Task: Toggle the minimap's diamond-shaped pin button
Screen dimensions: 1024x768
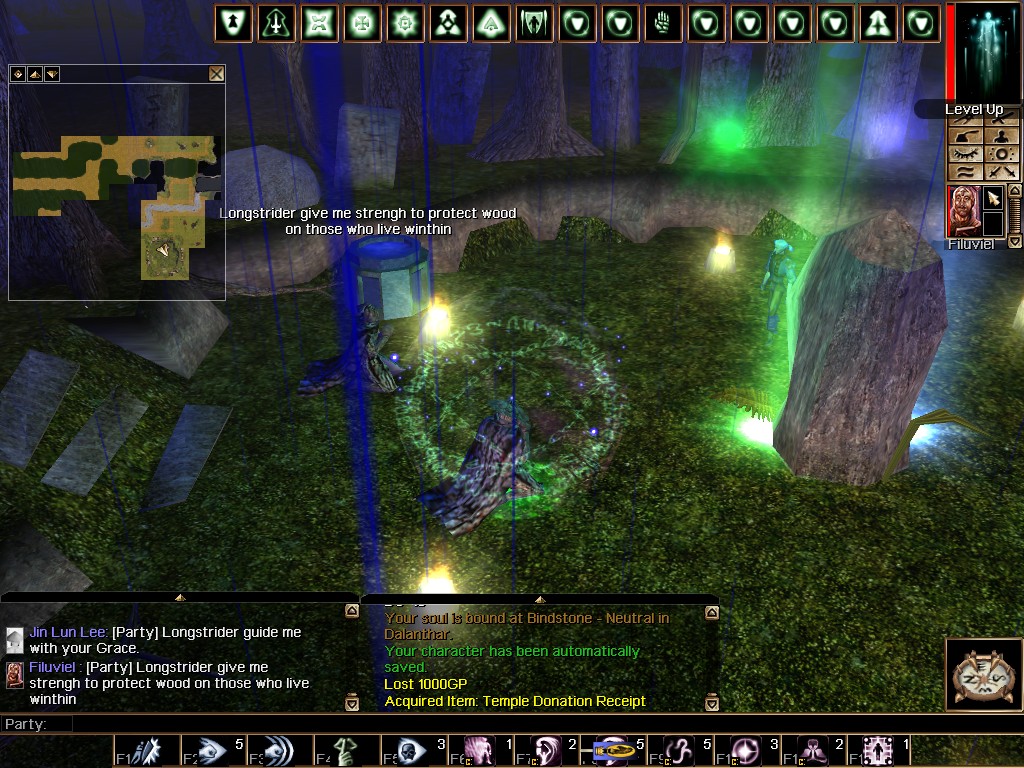Action: [17, 74]
